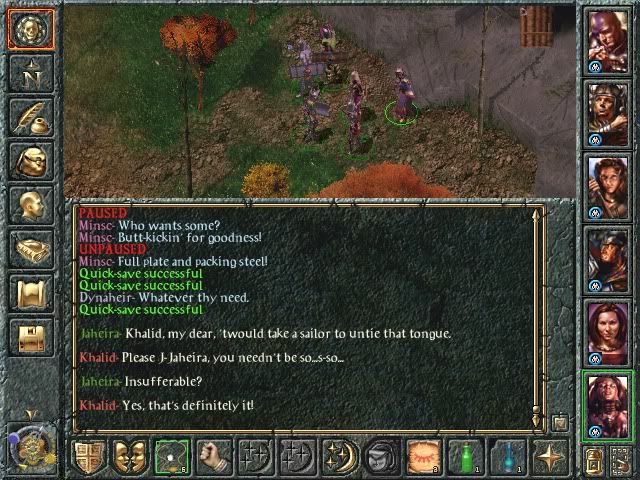Use the green potion quick item

coord(463,456)
